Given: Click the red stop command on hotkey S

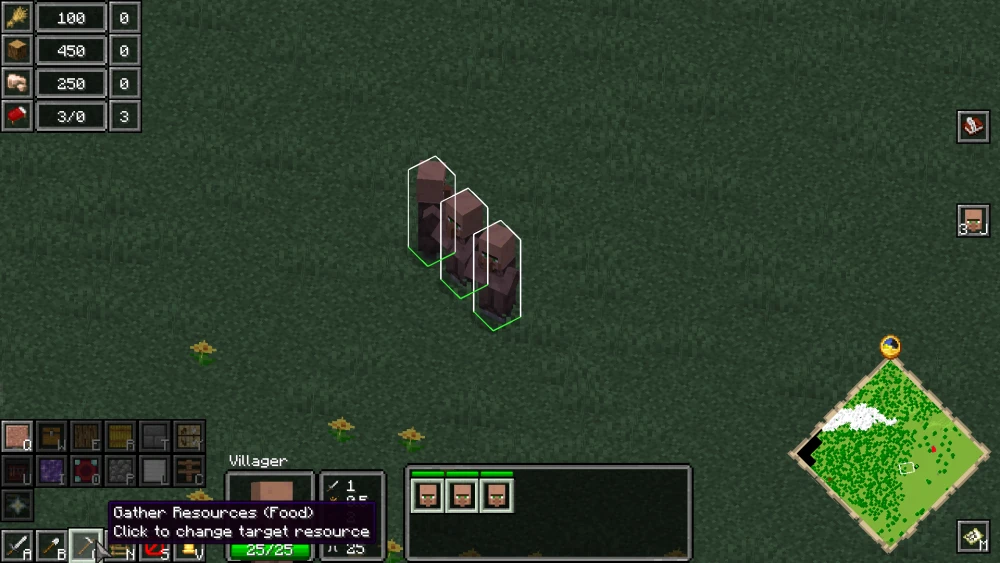Looking at the screenshot, I should tap(154, 550).
